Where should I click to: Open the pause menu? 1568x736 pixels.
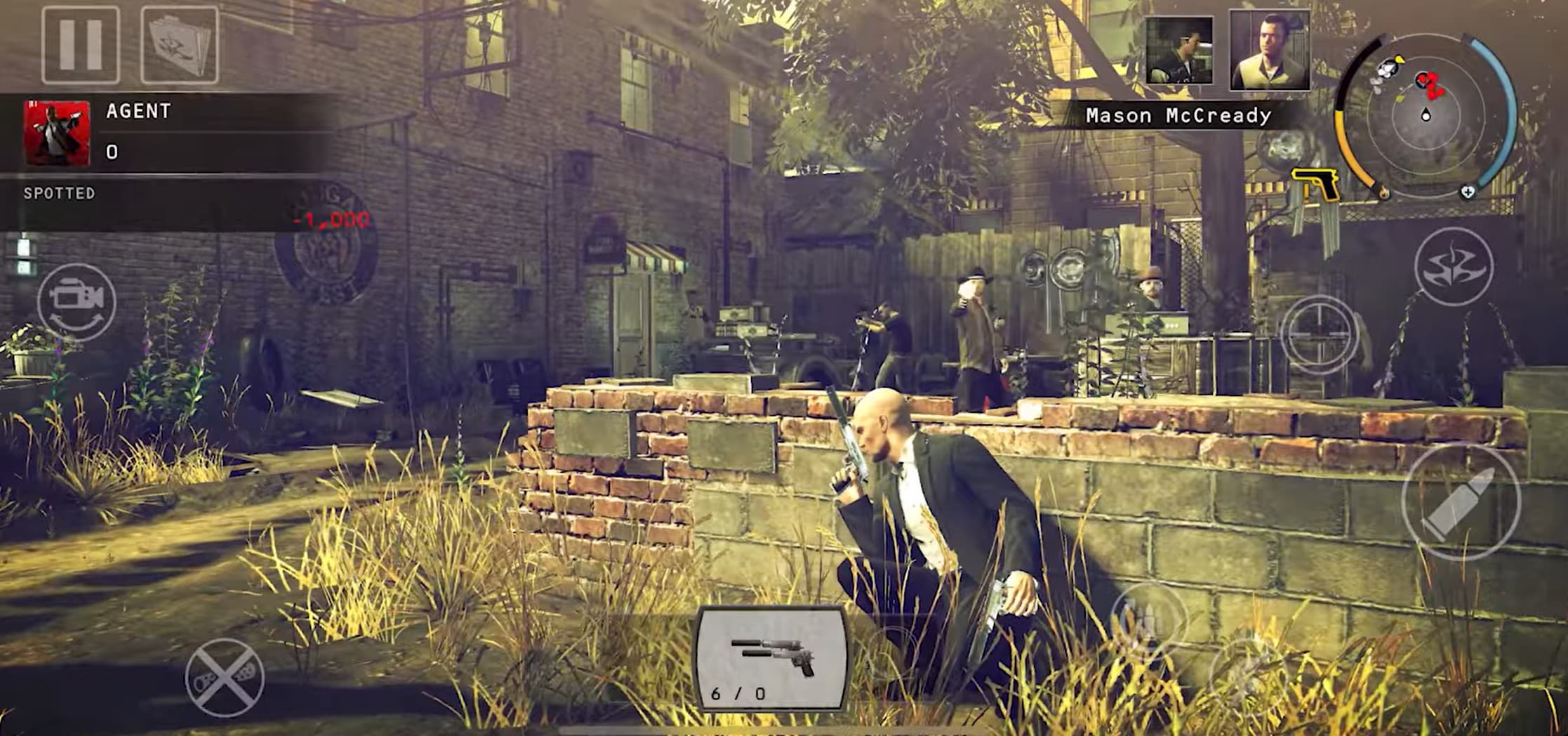pos(79,46)
